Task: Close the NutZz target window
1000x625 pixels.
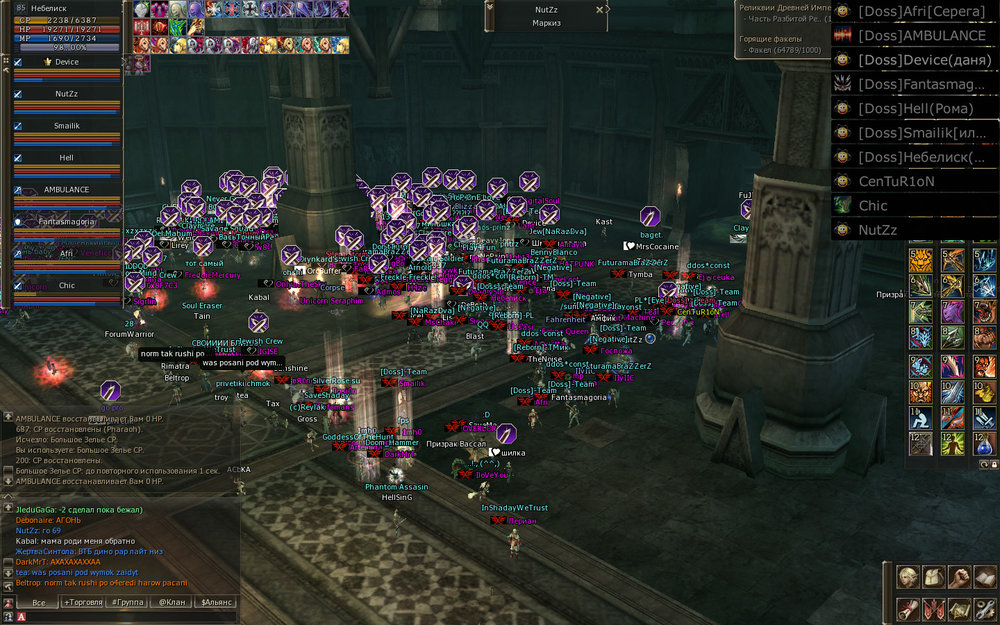Action: point(600,9)
